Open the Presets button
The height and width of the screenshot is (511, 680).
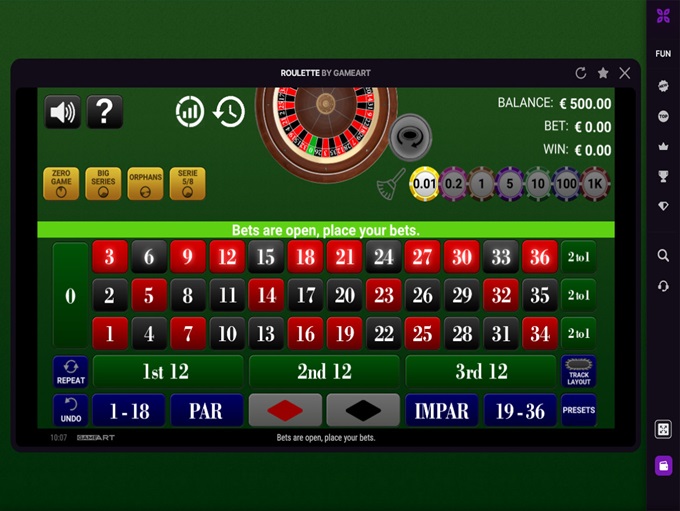tap(579, 410)
